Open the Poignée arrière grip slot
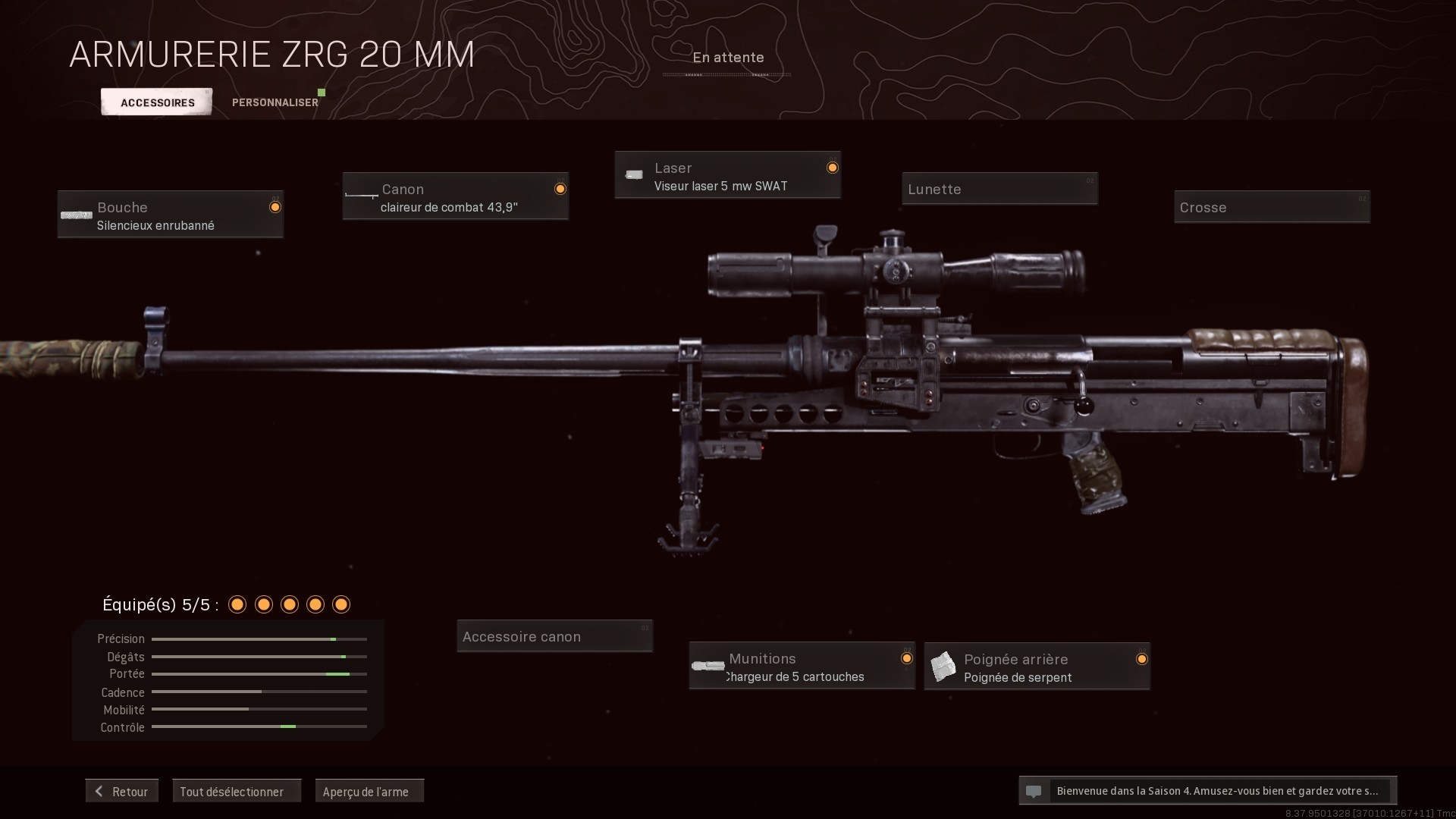The width and height of the screenshot is (1456, 819). [1037, 667]
